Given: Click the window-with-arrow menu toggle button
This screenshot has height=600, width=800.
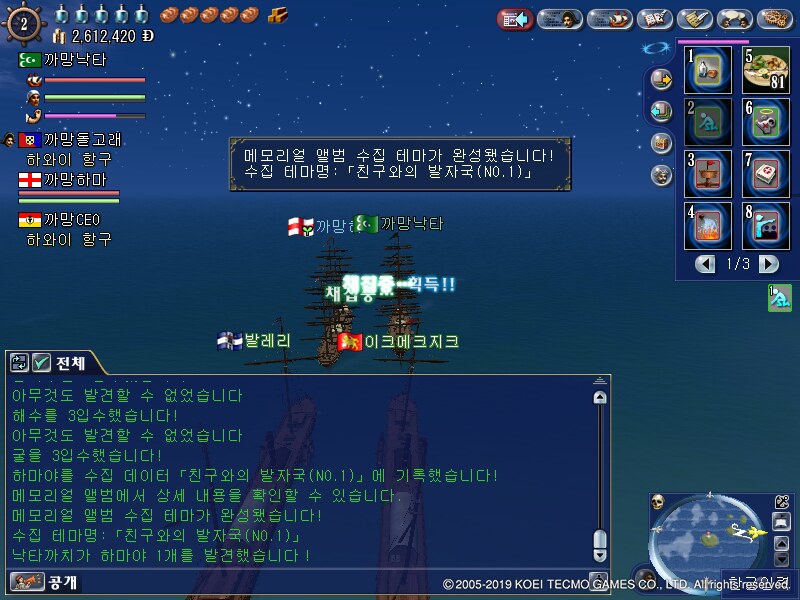Looking at the screenshot, I should [x=515, y=19].
